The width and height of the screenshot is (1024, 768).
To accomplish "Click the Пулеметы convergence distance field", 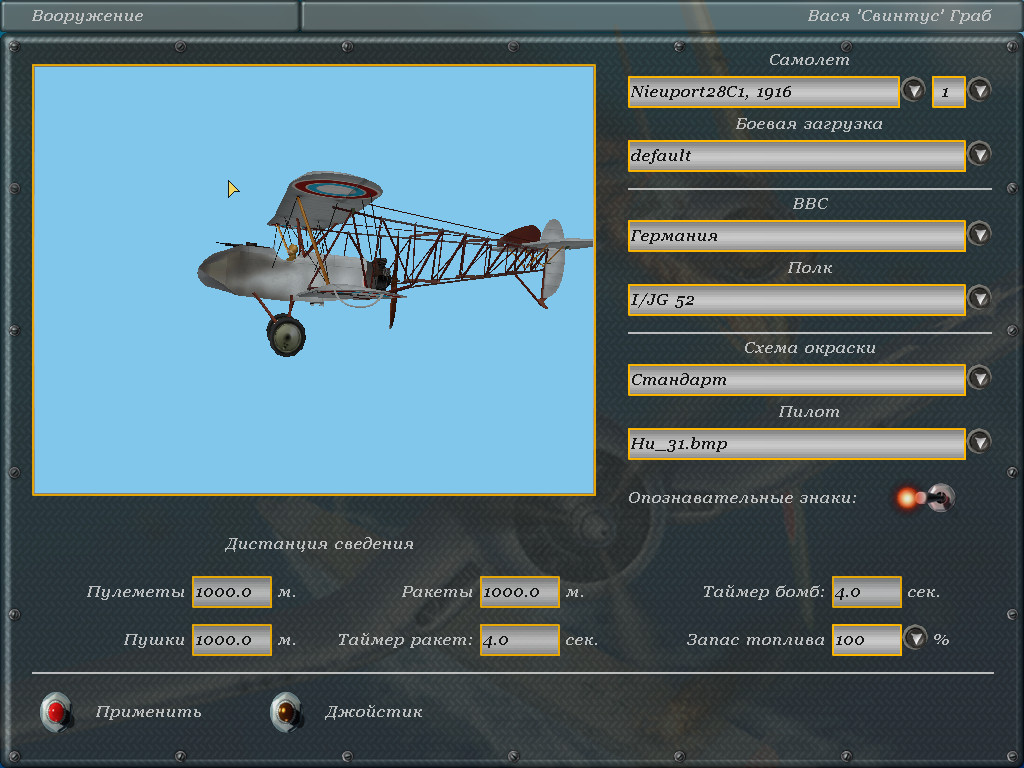I will tap(232, 592).
